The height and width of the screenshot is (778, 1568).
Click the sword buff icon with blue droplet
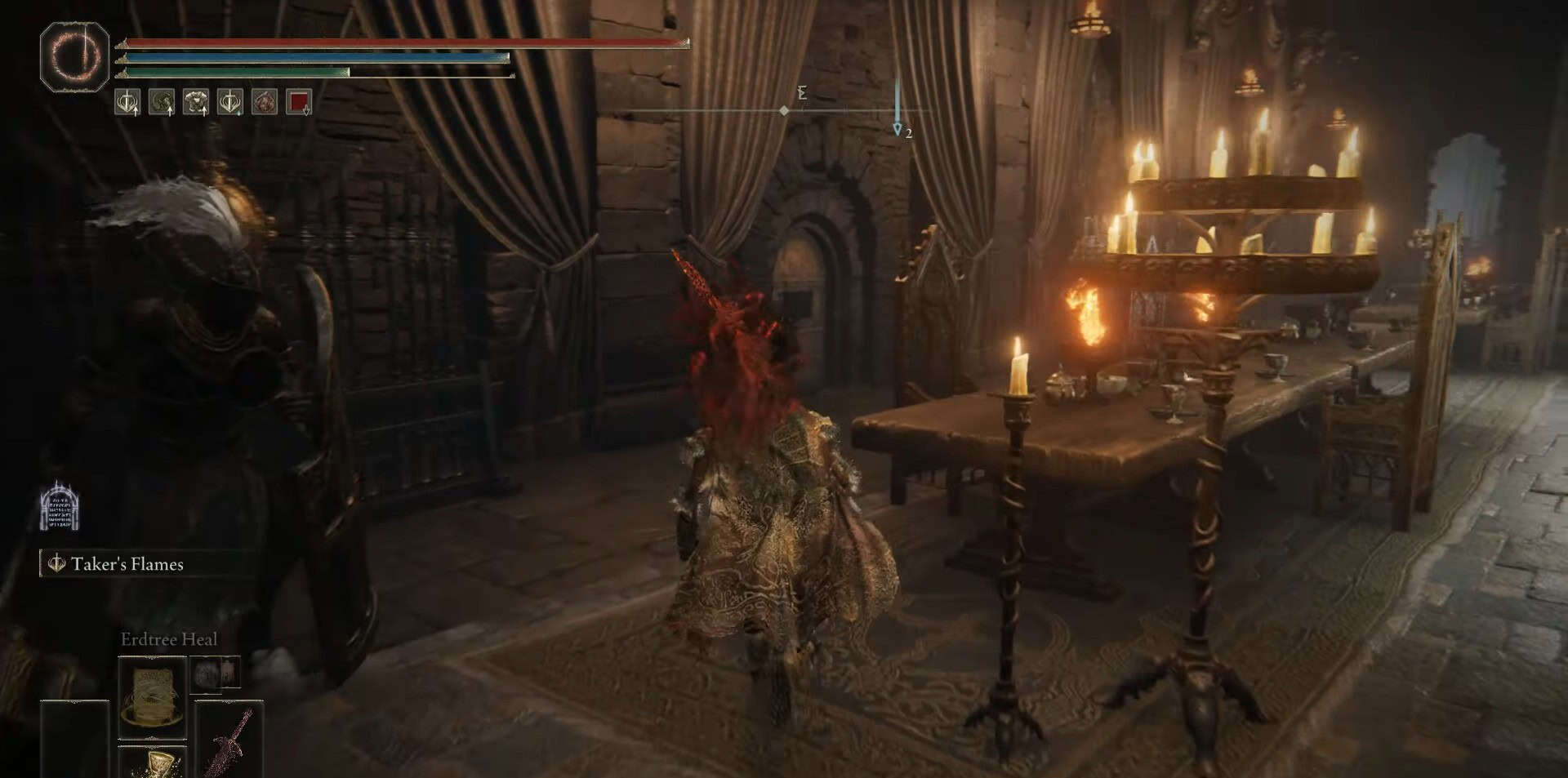(230, 102)
